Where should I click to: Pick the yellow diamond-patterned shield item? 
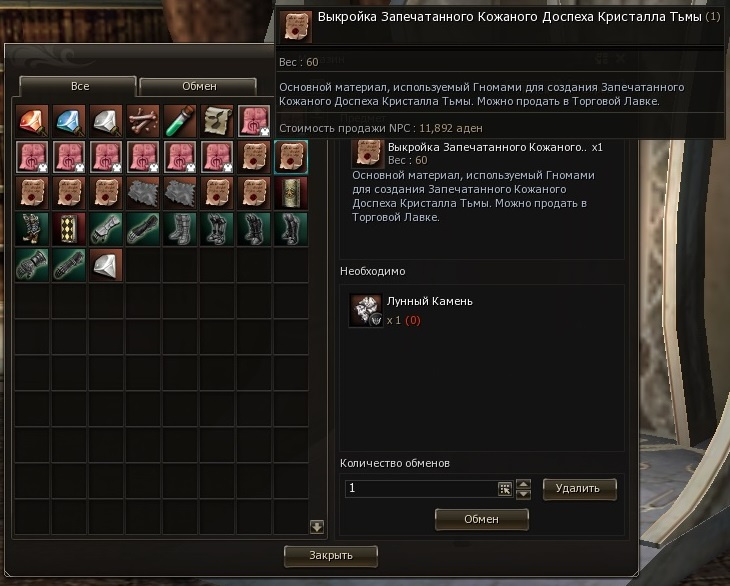tap(69, 230)
